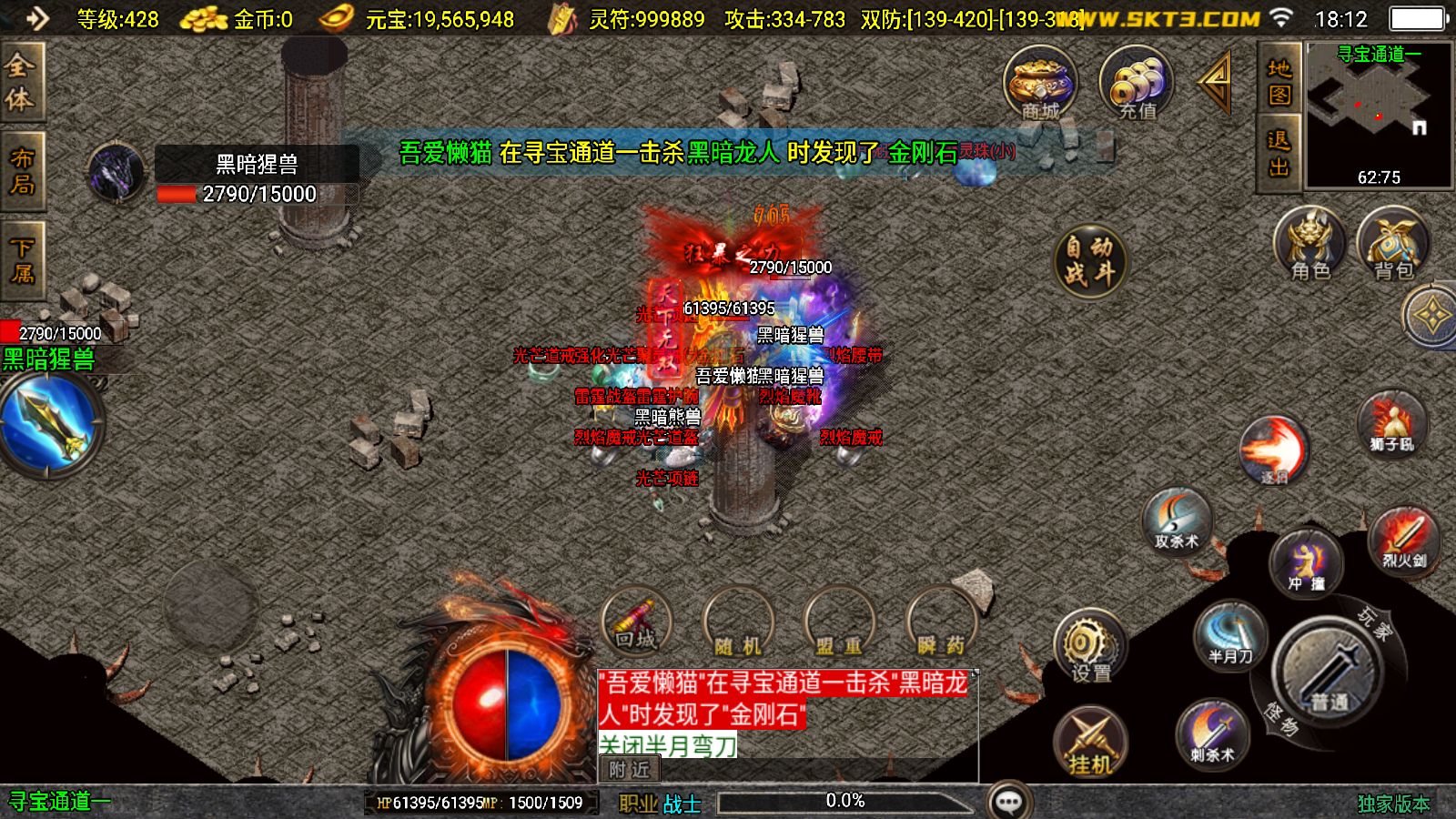This screenshot has width=1456, height=819.
Task: Select the 刺杀术 skill icon
Action: (x=1210, y=735)
